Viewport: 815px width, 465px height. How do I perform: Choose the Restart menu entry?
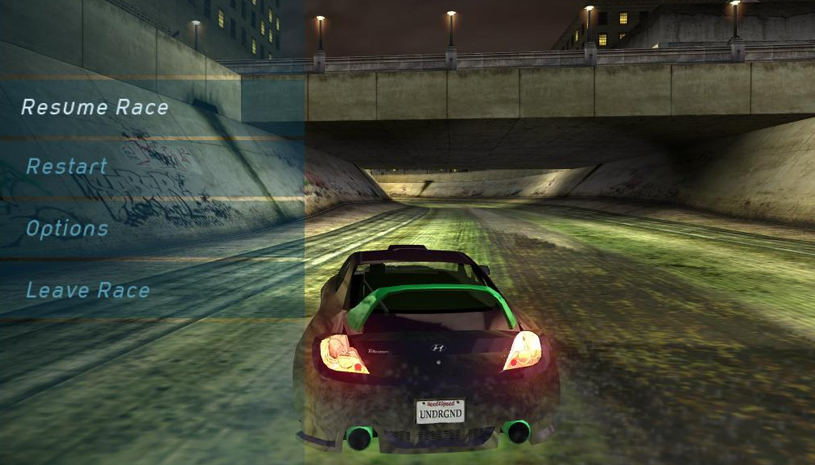coord(67,167)
